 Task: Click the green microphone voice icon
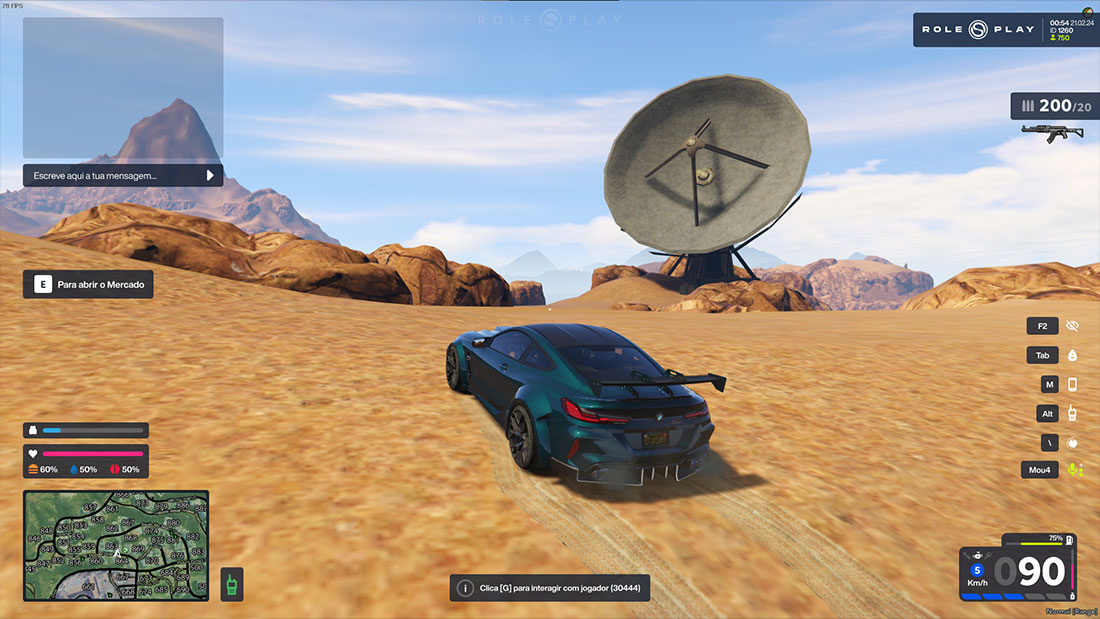[x=1074, y=469]
